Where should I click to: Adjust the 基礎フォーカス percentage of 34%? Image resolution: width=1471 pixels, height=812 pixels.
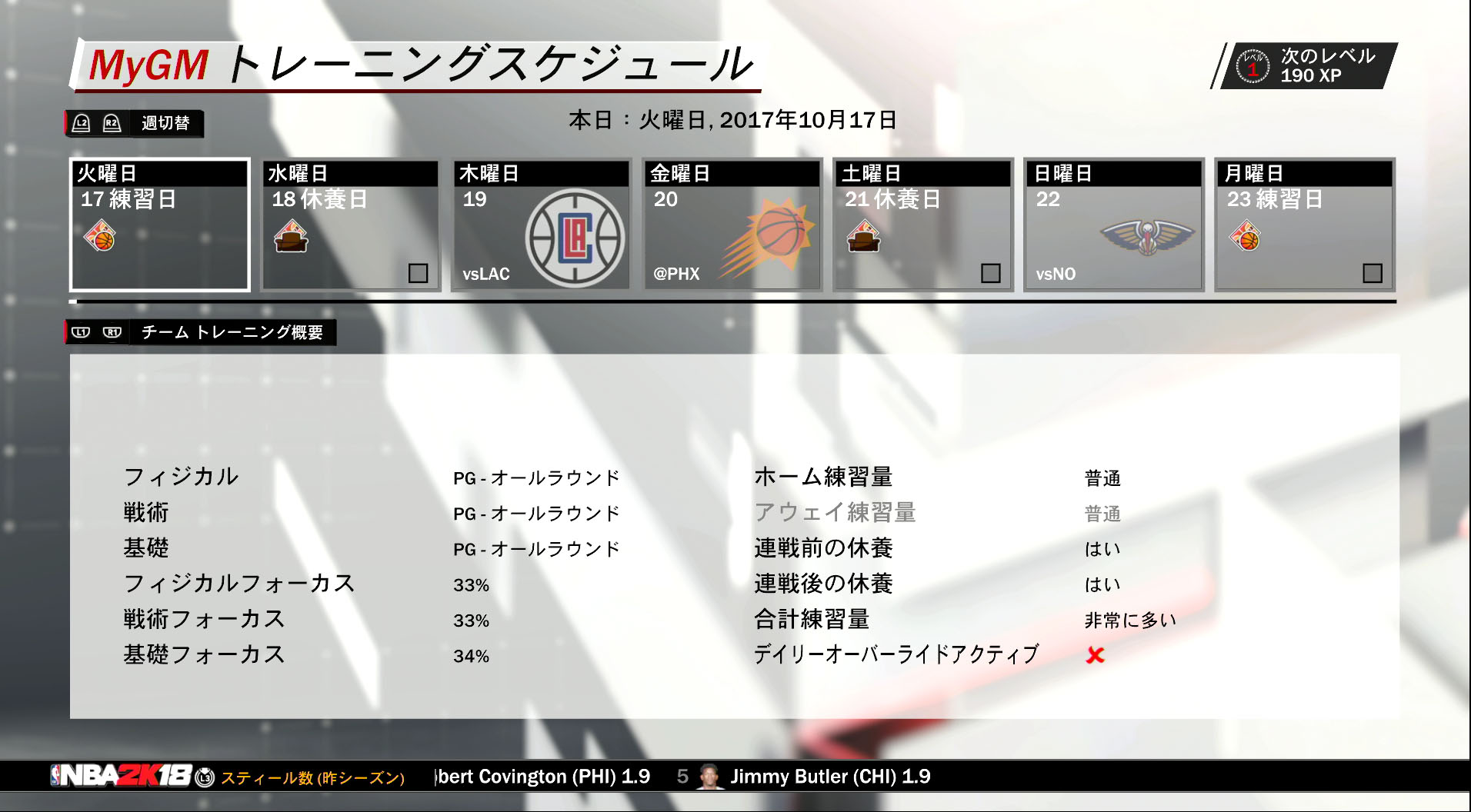(472, 656)
